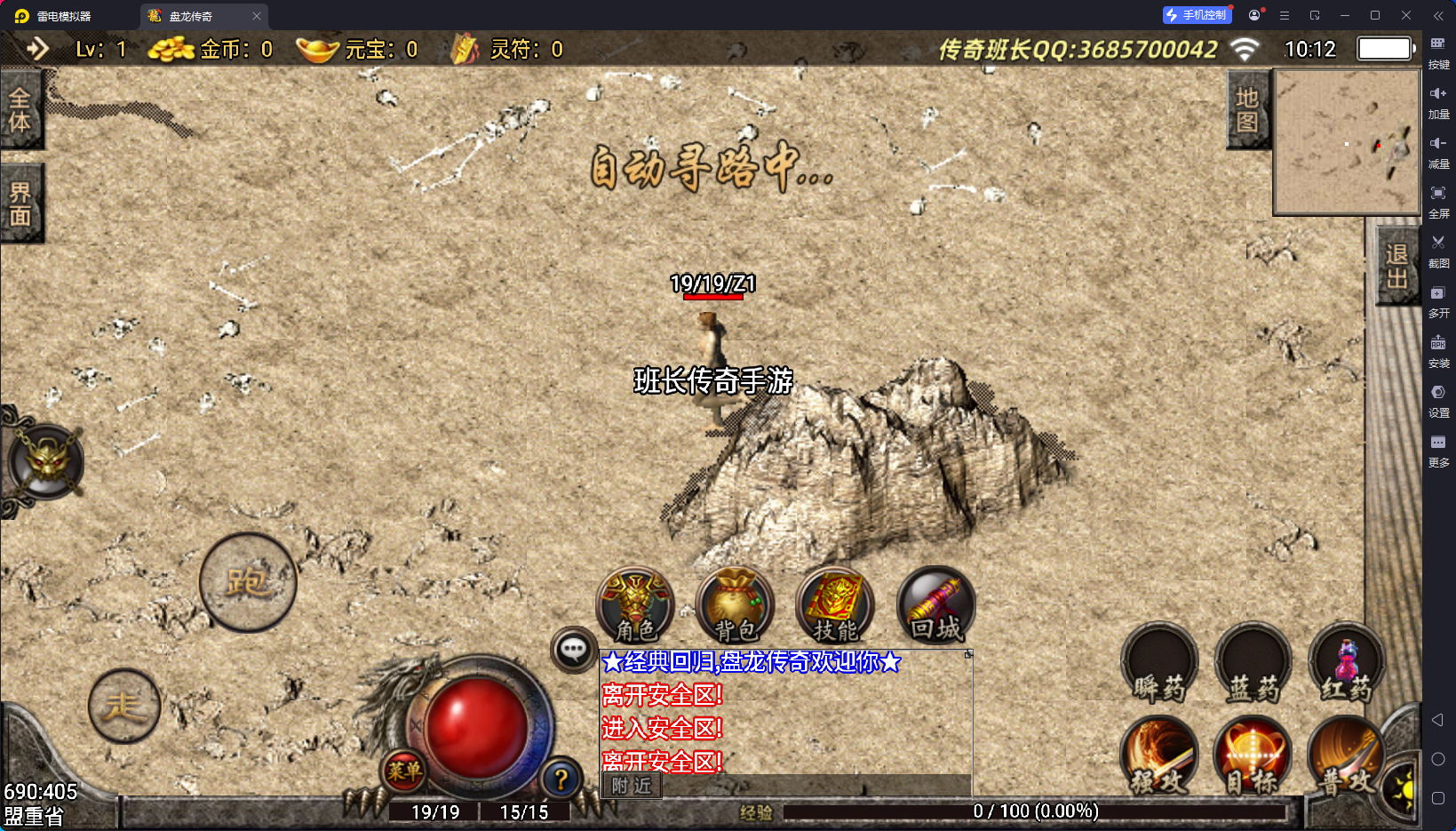The width and height of the screenshot is (1456, 831).
Task: Open the 角色 character panel
Action: tap(635, 606)
